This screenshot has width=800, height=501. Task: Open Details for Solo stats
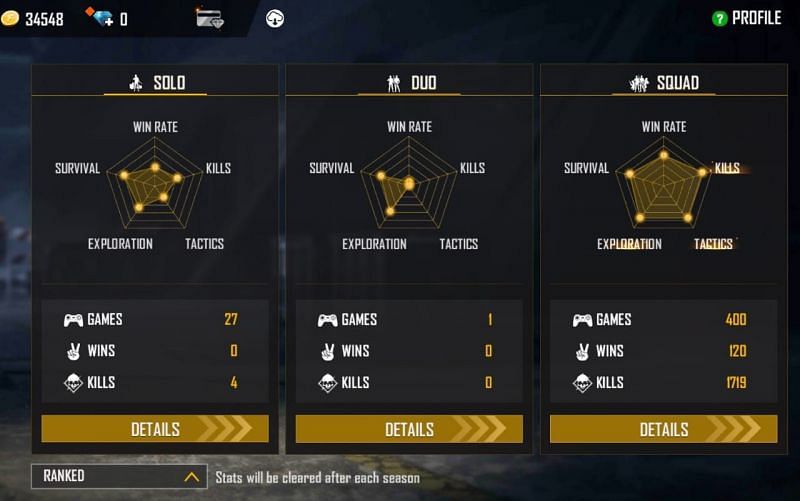pyautogui.click(x=155, y=429)
